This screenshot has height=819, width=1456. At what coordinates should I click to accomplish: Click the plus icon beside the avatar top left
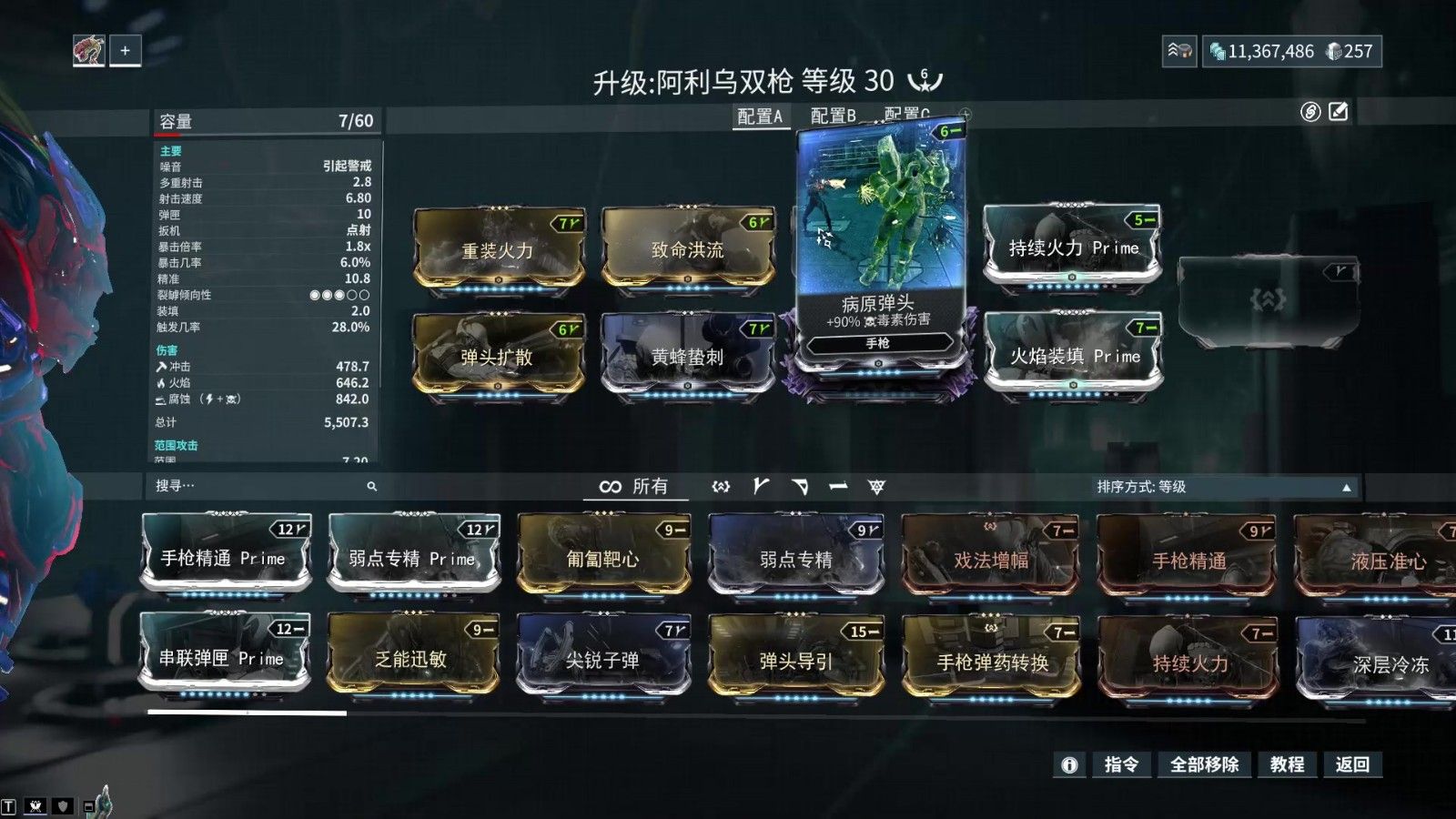pyautogui.click(x=124, y=50)
